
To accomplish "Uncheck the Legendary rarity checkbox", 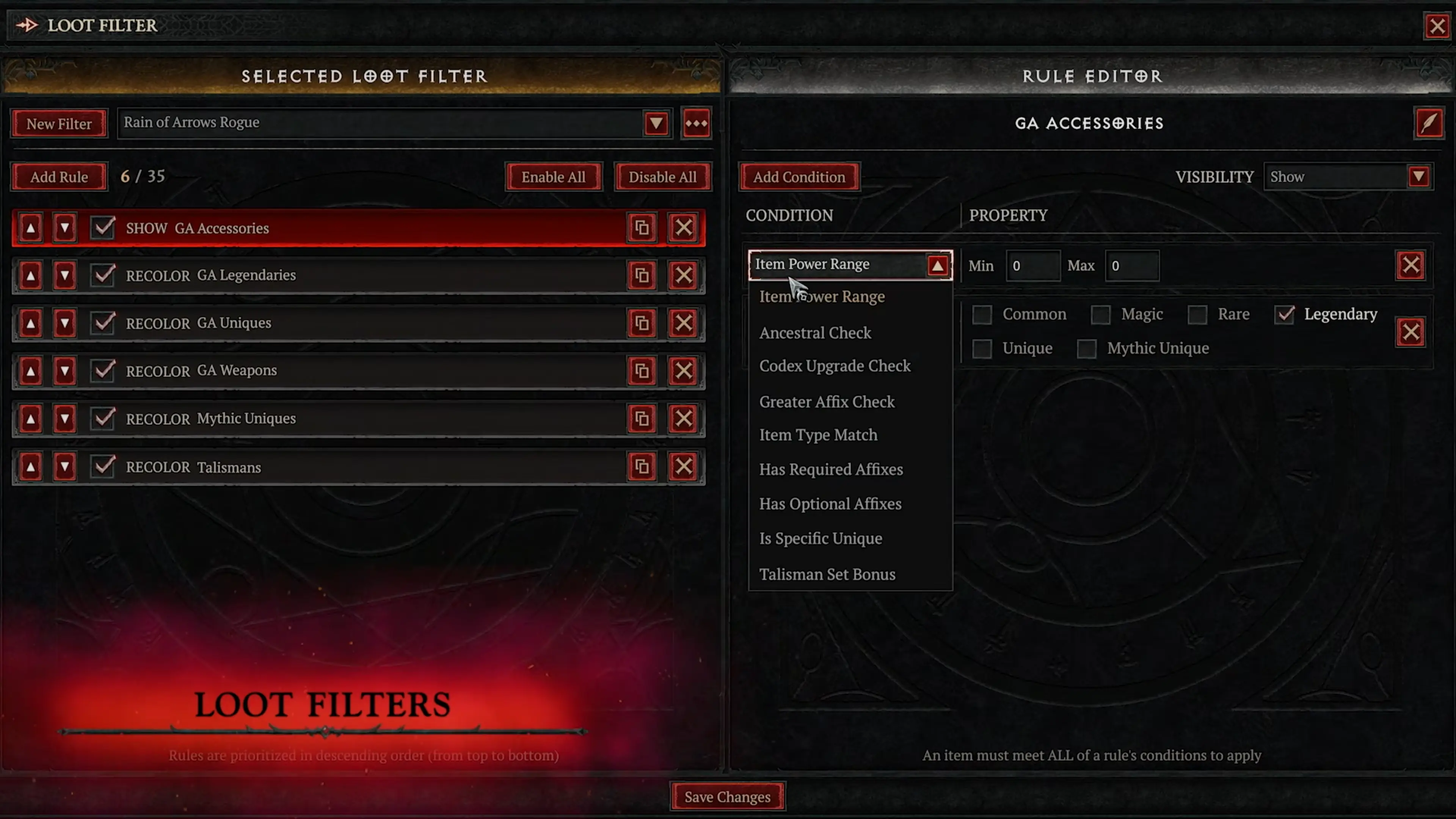I will pos(1284,314).
